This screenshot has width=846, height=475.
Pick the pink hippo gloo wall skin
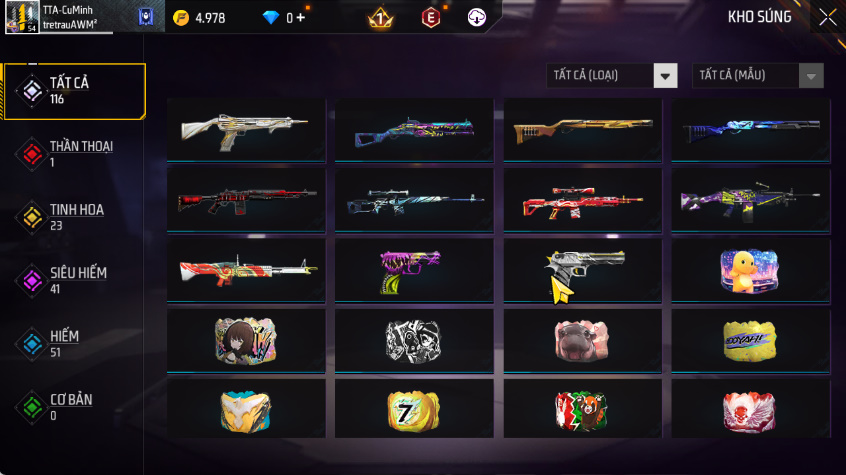[x=582, y=340]
